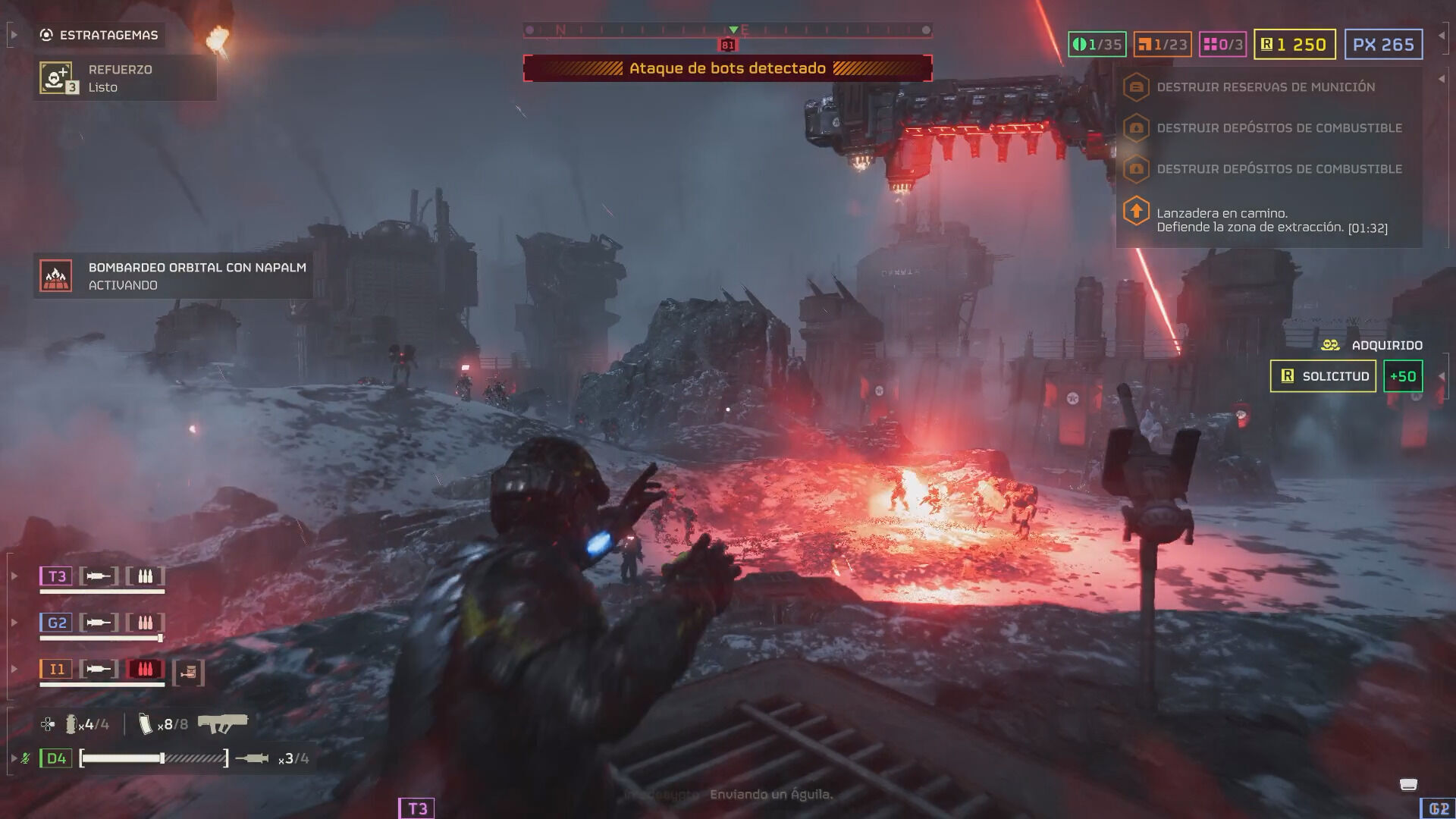Viewport: 1456px width, 819px height.
Task: Select squad member I1 tag
Action: coord(57,669)
